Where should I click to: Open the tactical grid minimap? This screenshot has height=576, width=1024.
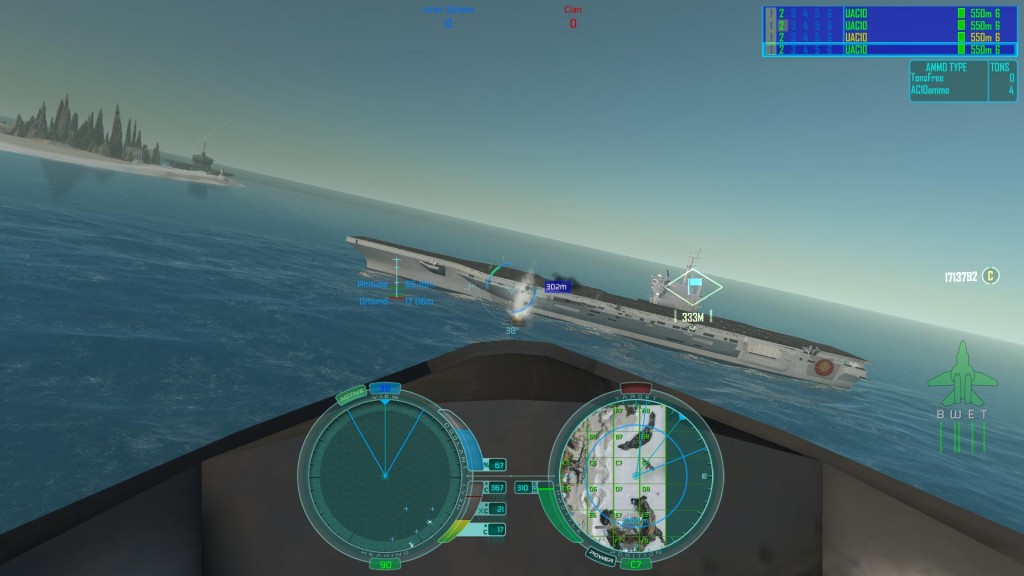point(632,475)
